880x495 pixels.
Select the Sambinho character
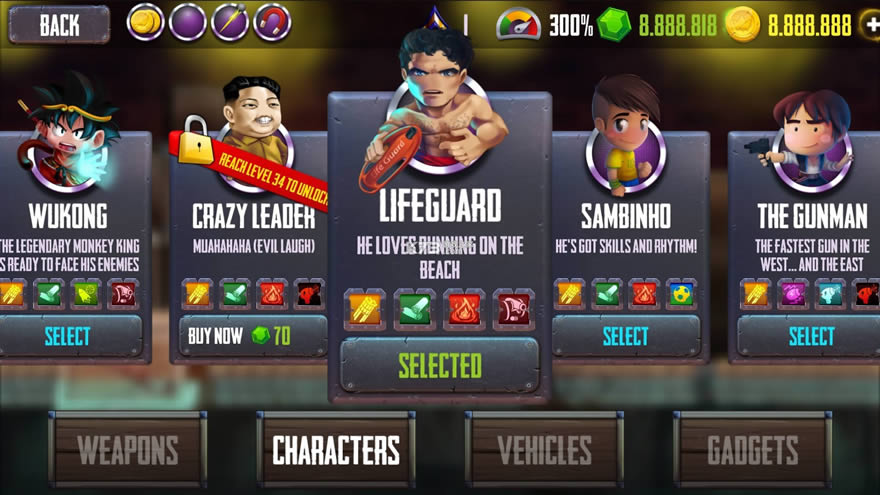point(625,337)
